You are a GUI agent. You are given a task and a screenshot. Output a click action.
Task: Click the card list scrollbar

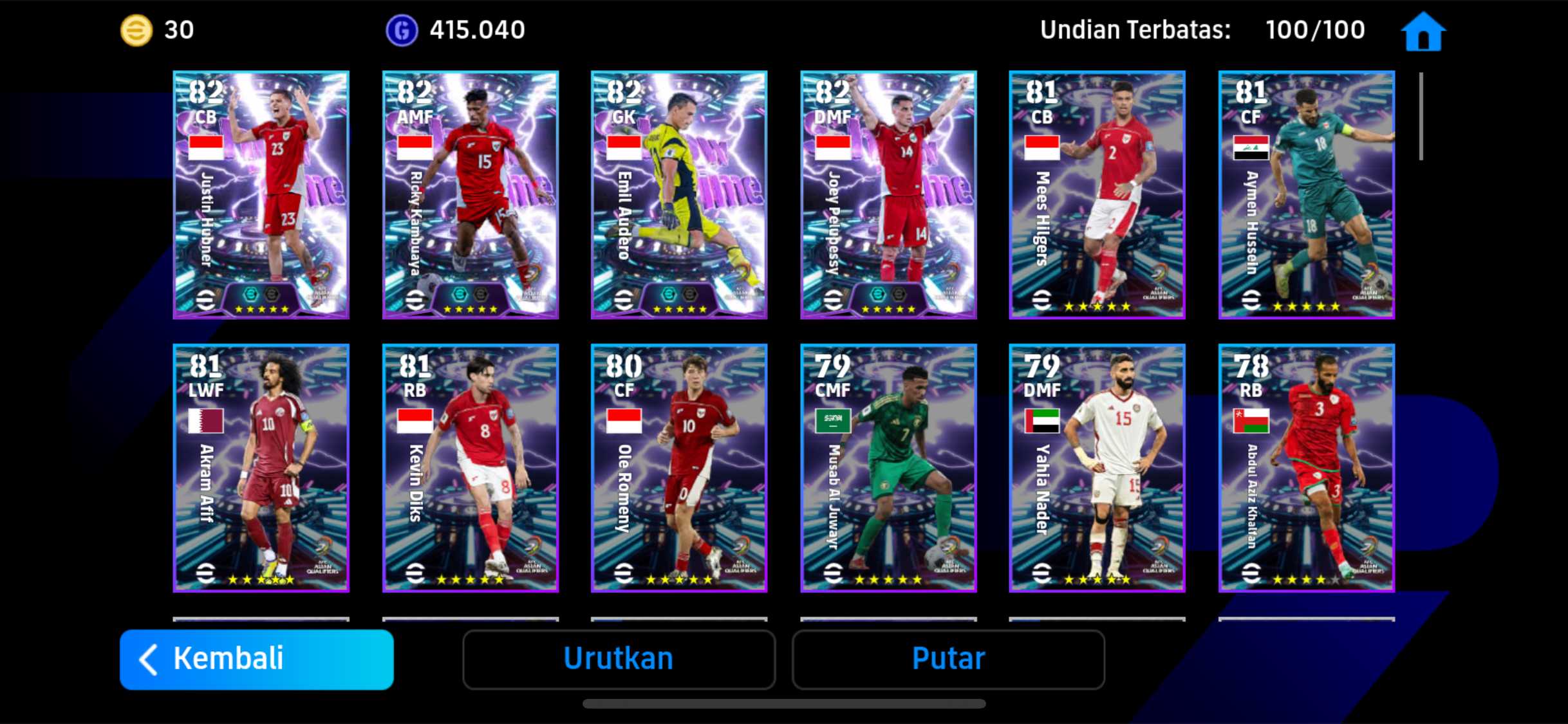1421,116
